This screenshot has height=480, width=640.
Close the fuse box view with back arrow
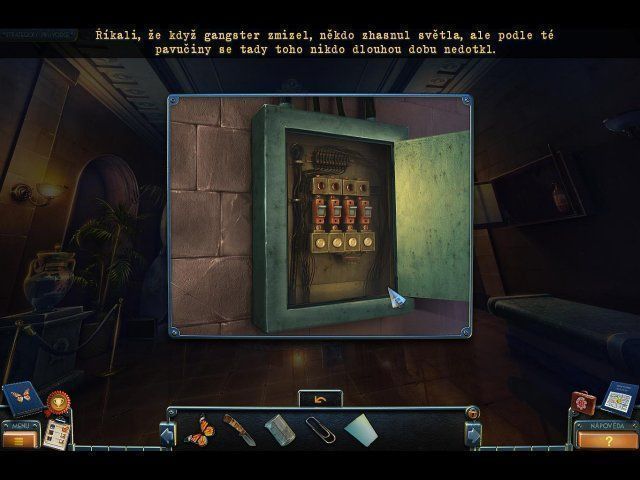321,398
